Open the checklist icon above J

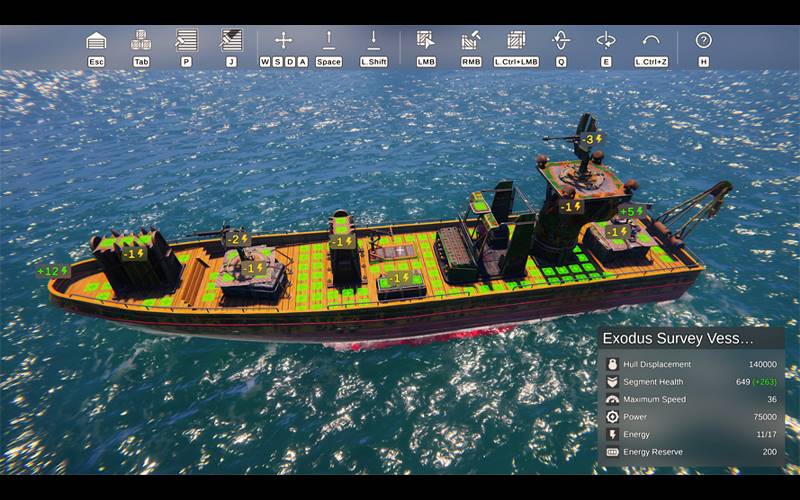(x=231, y=41)
